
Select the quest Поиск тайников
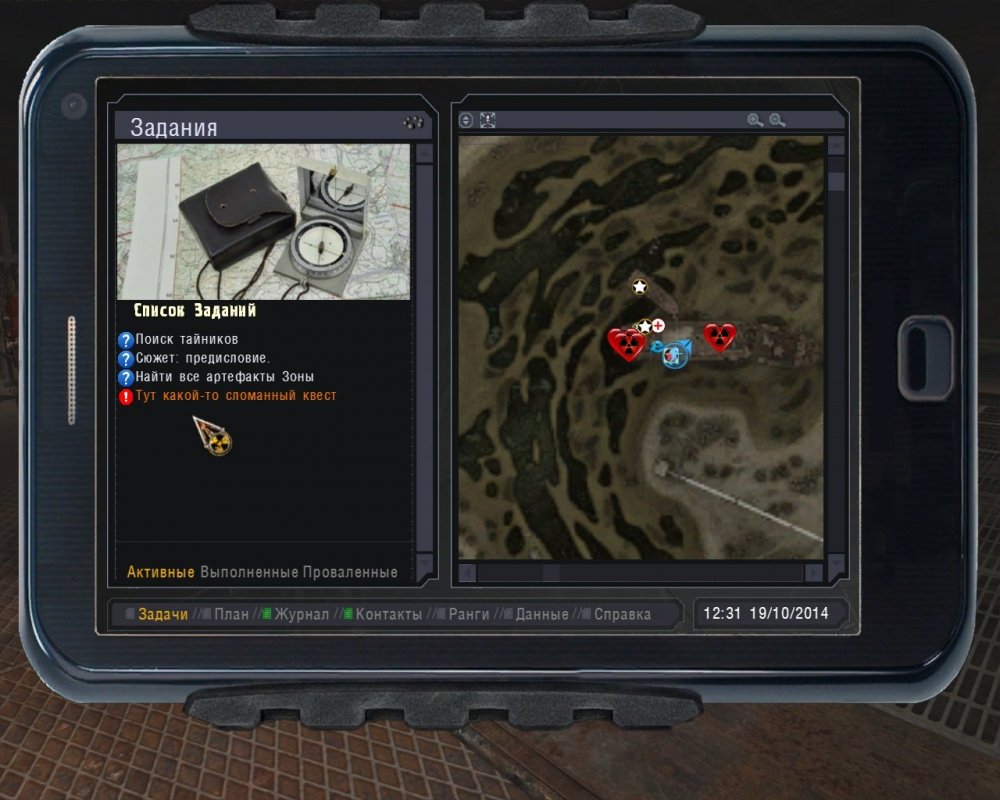pyautogui.click(x=186, y=340)
